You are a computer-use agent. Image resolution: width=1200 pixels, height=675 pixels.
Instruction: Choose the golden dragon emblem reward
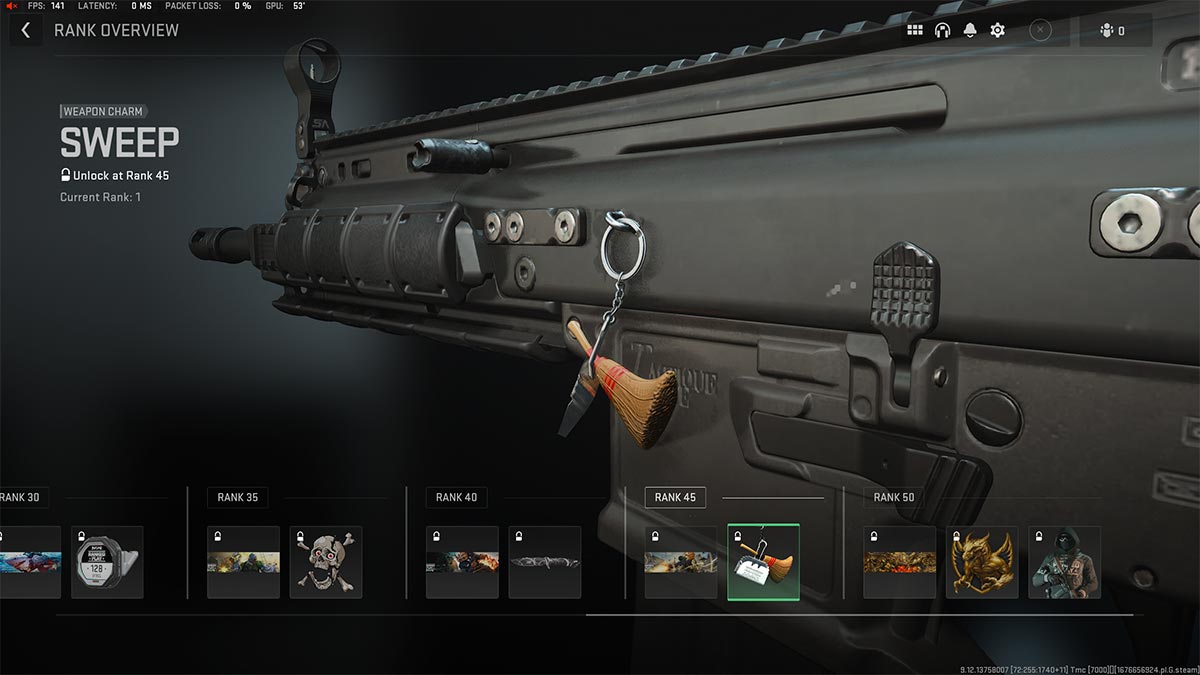982,563
